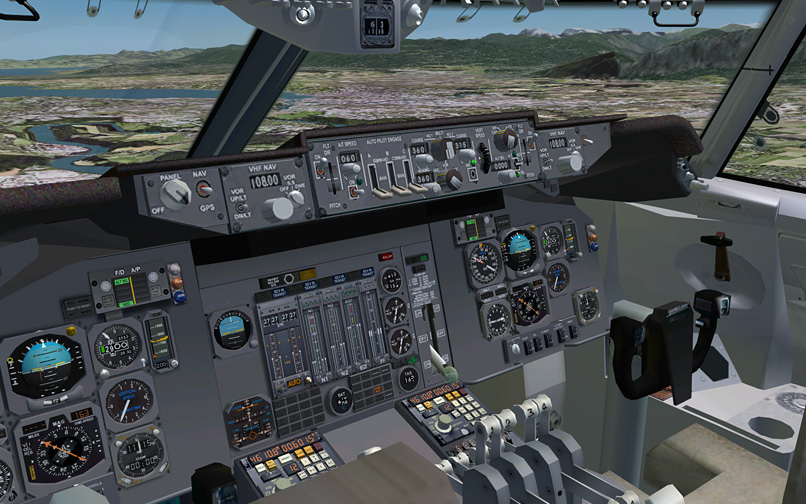
Task: Adjust the left VHF NAV frequency knob
Action: coord(279,208)
